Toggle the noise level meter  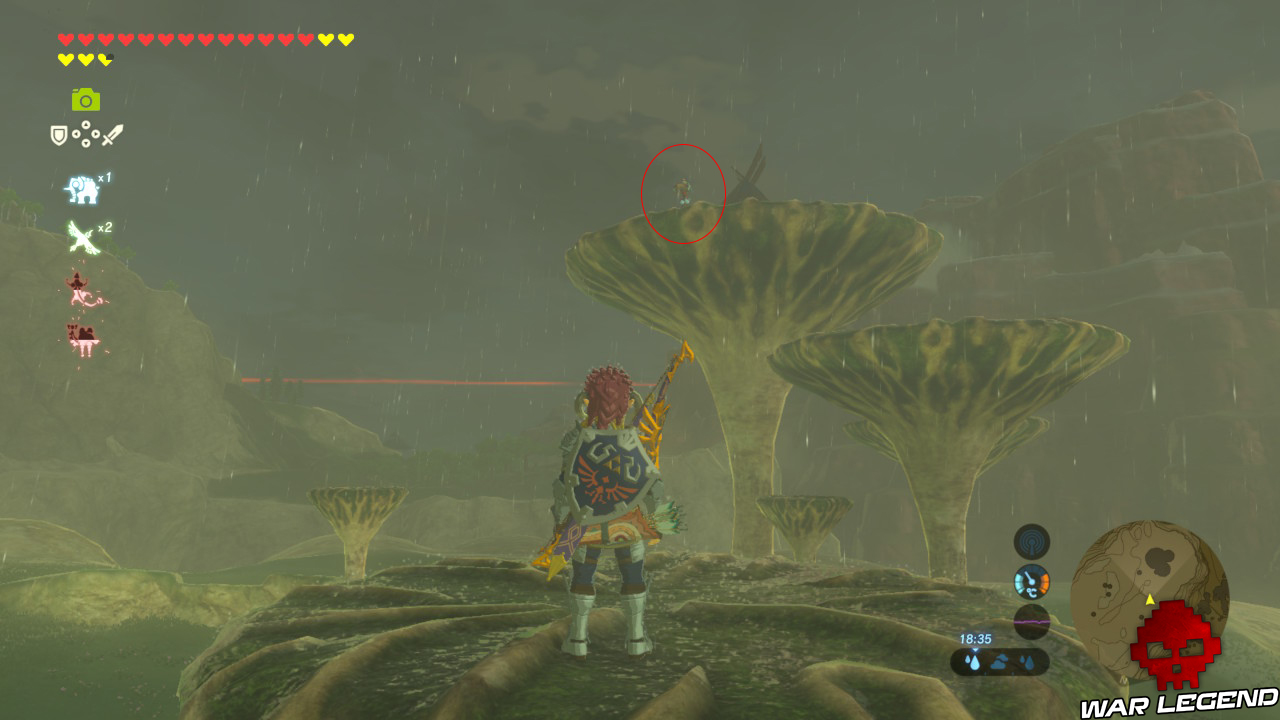tap(1032, 621)
